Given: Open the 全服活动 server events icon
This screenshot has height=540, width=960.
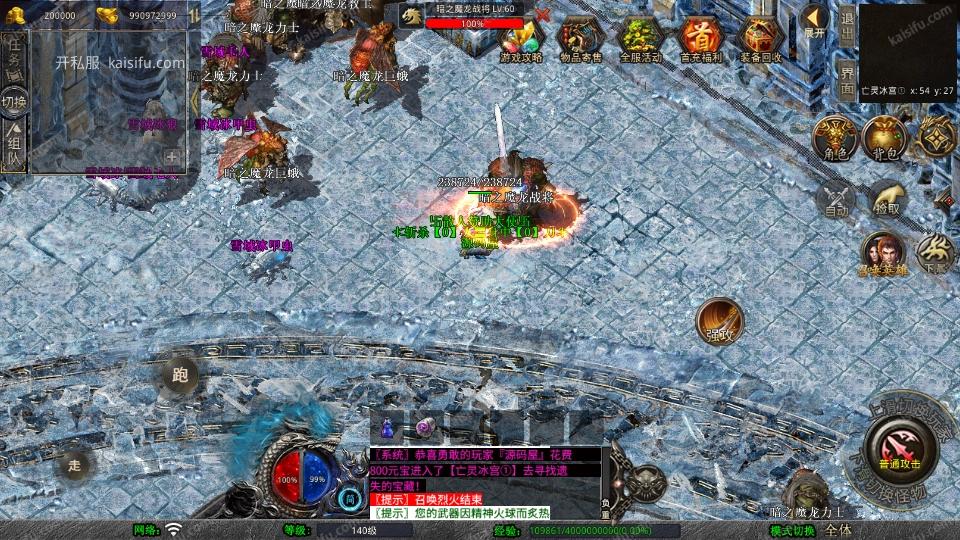Looking at the screenshot, I should (x=640, y=40).
